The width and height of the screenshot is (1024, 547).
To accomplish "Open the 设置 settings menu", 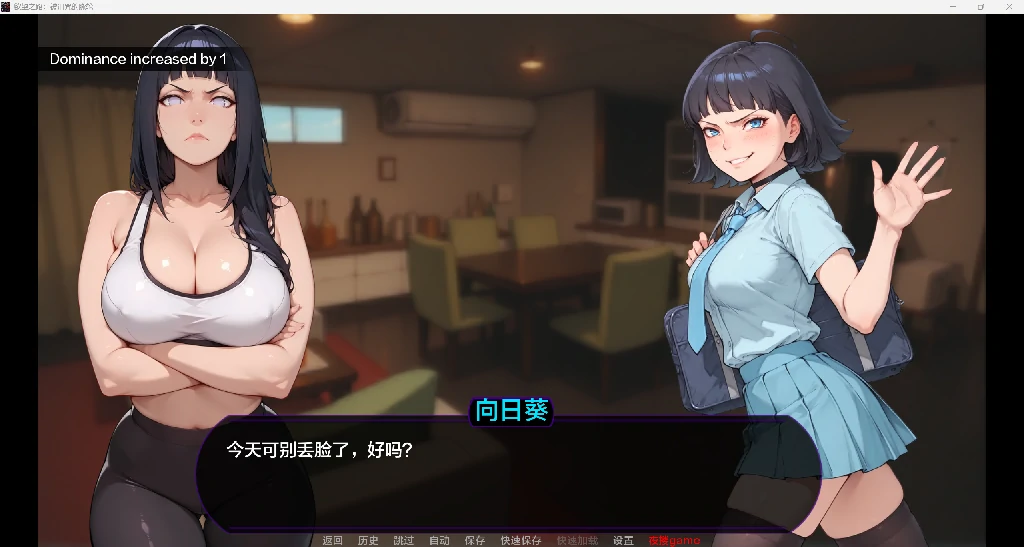I will click(x=623, y=540).
